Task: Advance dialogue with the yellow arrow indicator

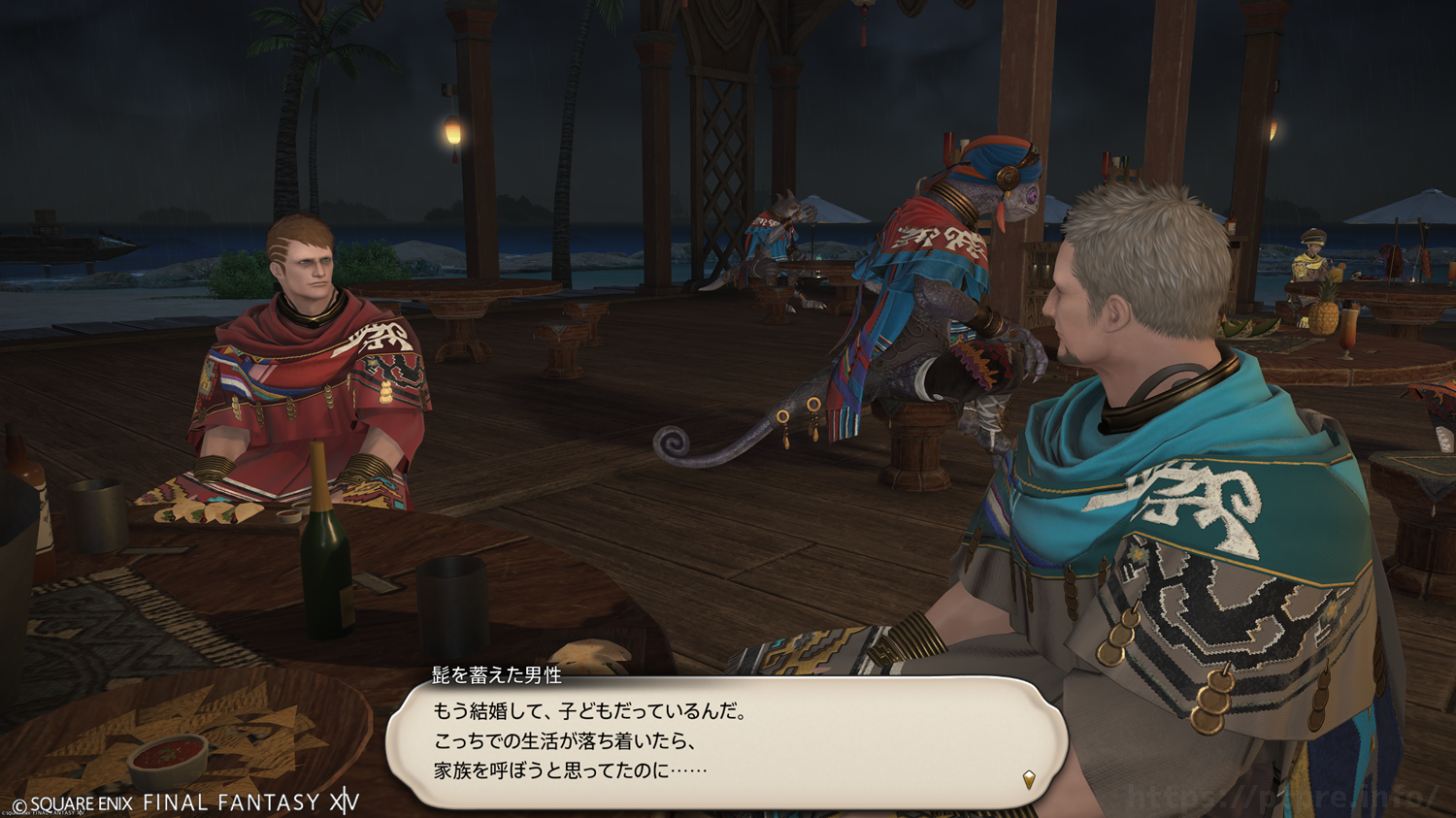Action: coord(1029,778)
